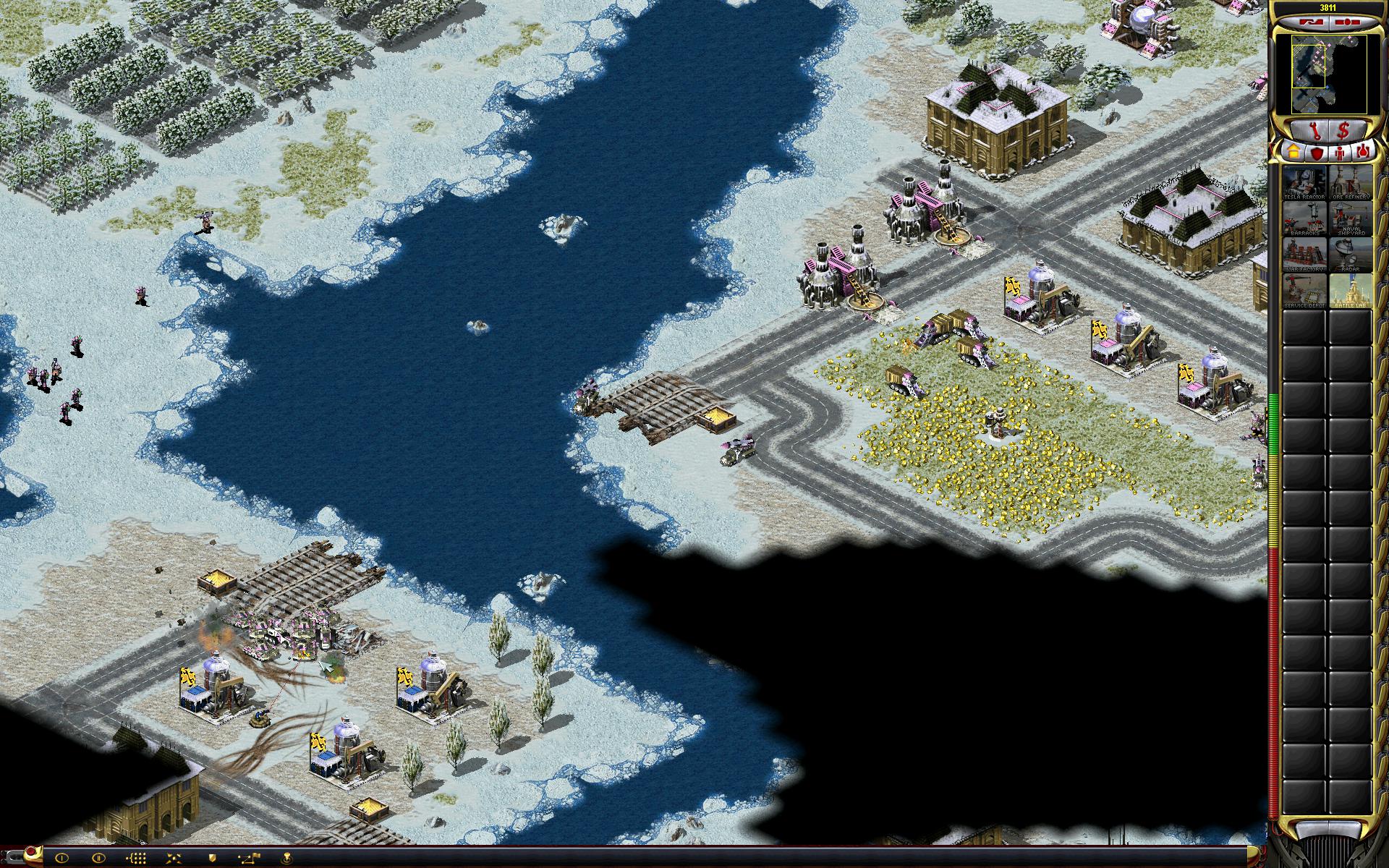Activate the guard shield command
Screen dimensions: 1389x868
(213, 858)
